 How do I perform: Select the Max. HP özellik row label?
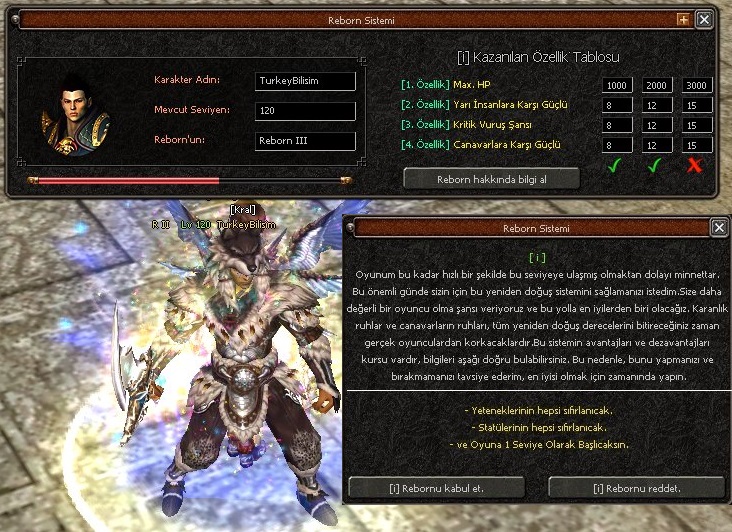(x=446, y=85)
